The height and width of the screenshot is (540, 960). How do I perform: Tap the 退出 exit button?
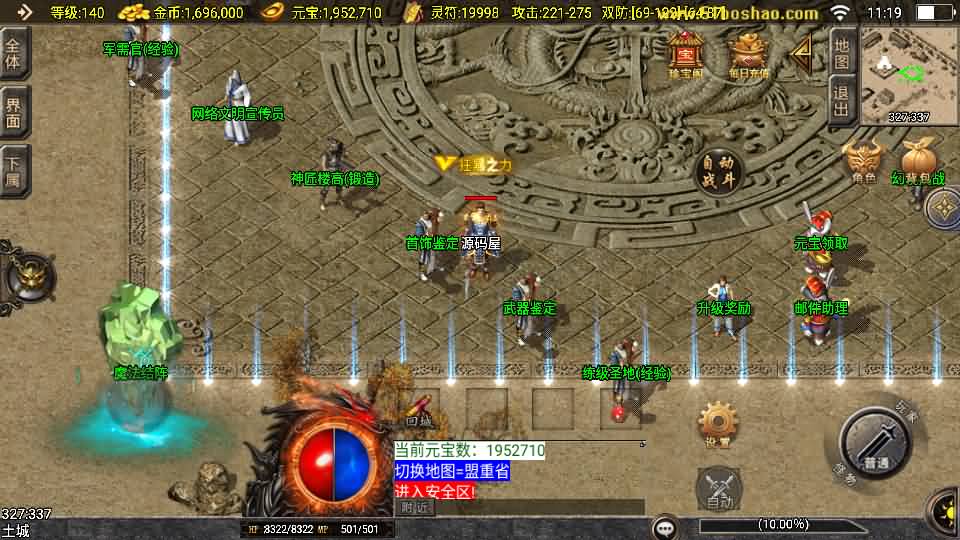point(842,100)
